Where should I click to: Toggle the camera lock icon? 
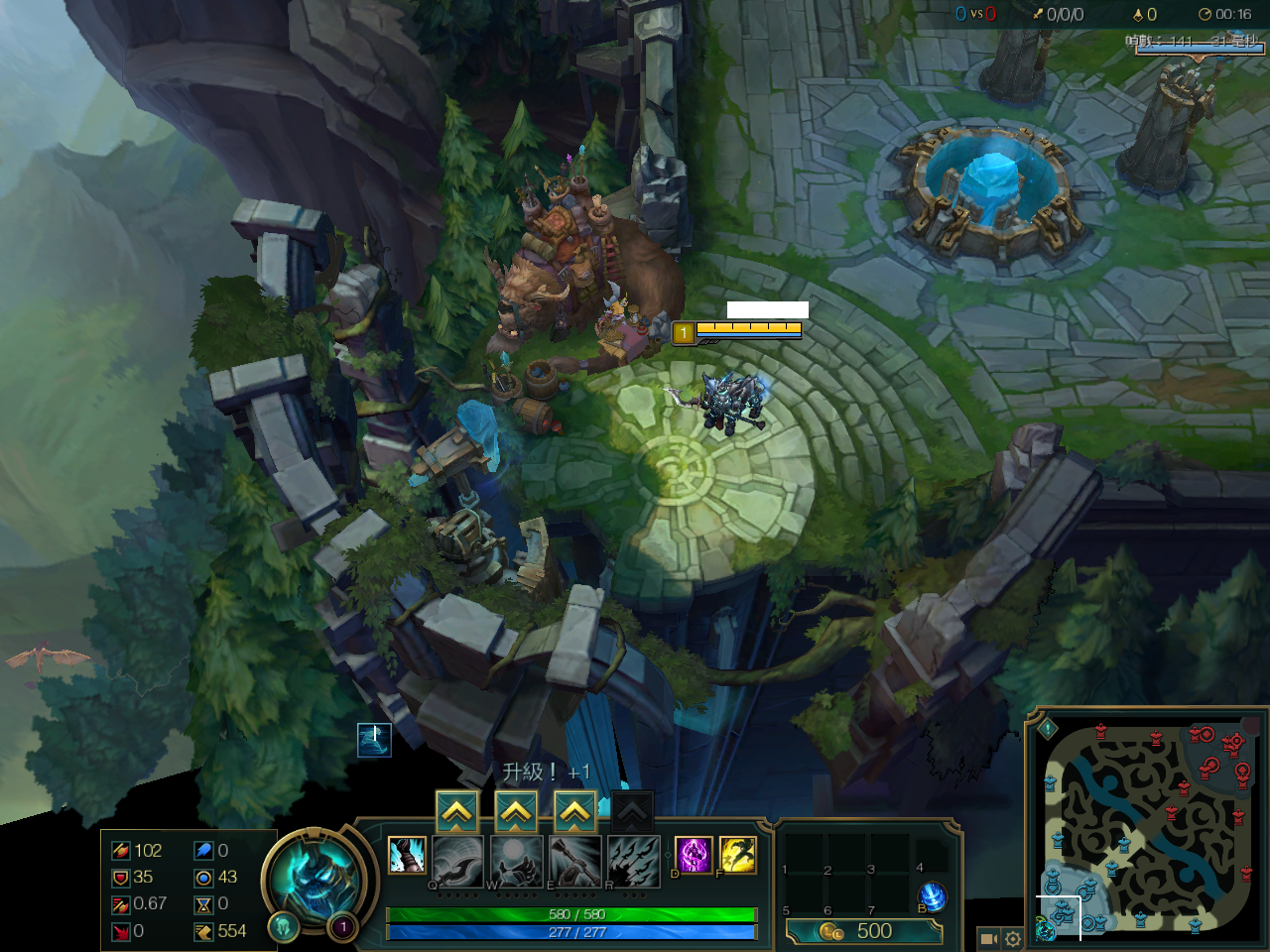click(x=988, y=938)
